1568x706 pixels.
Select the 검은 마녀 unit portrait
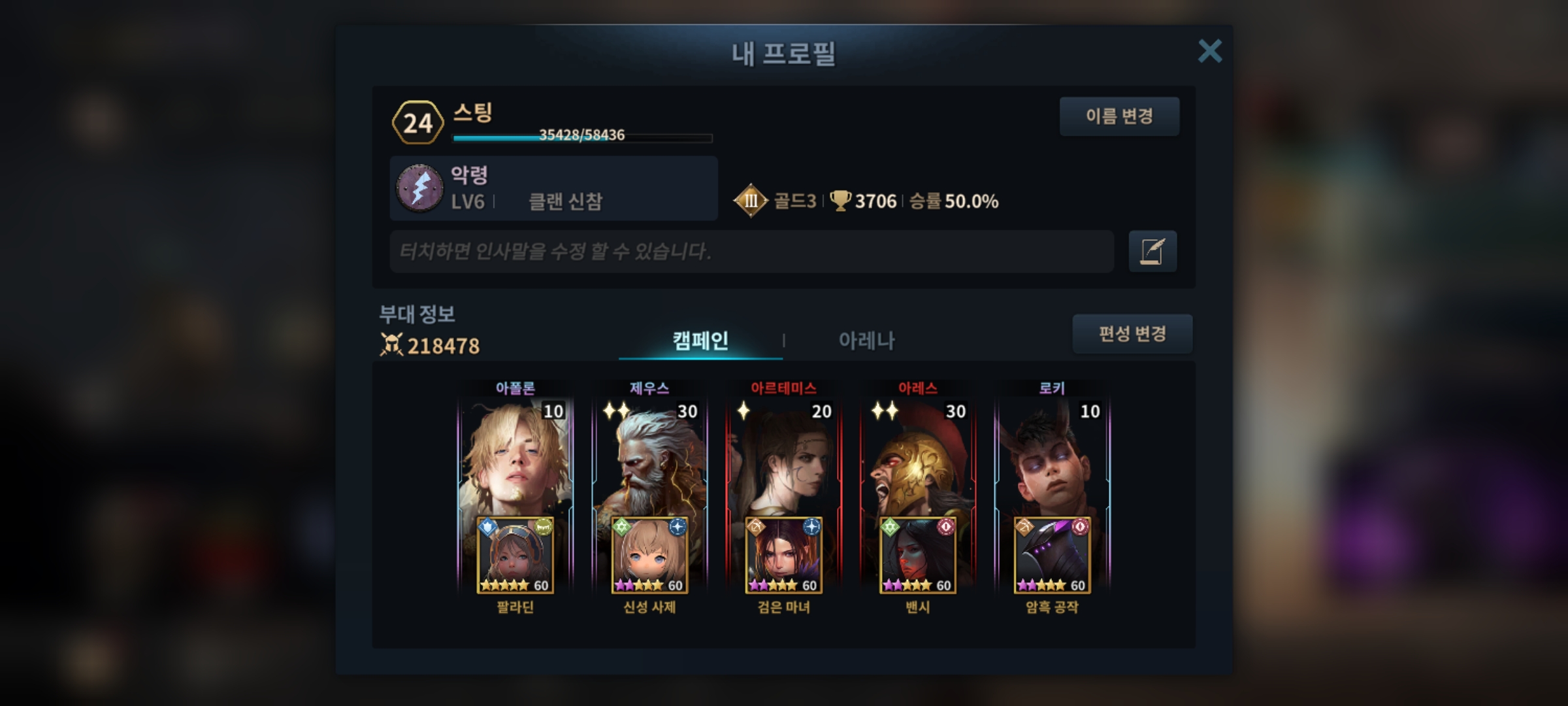pos(783,556)
